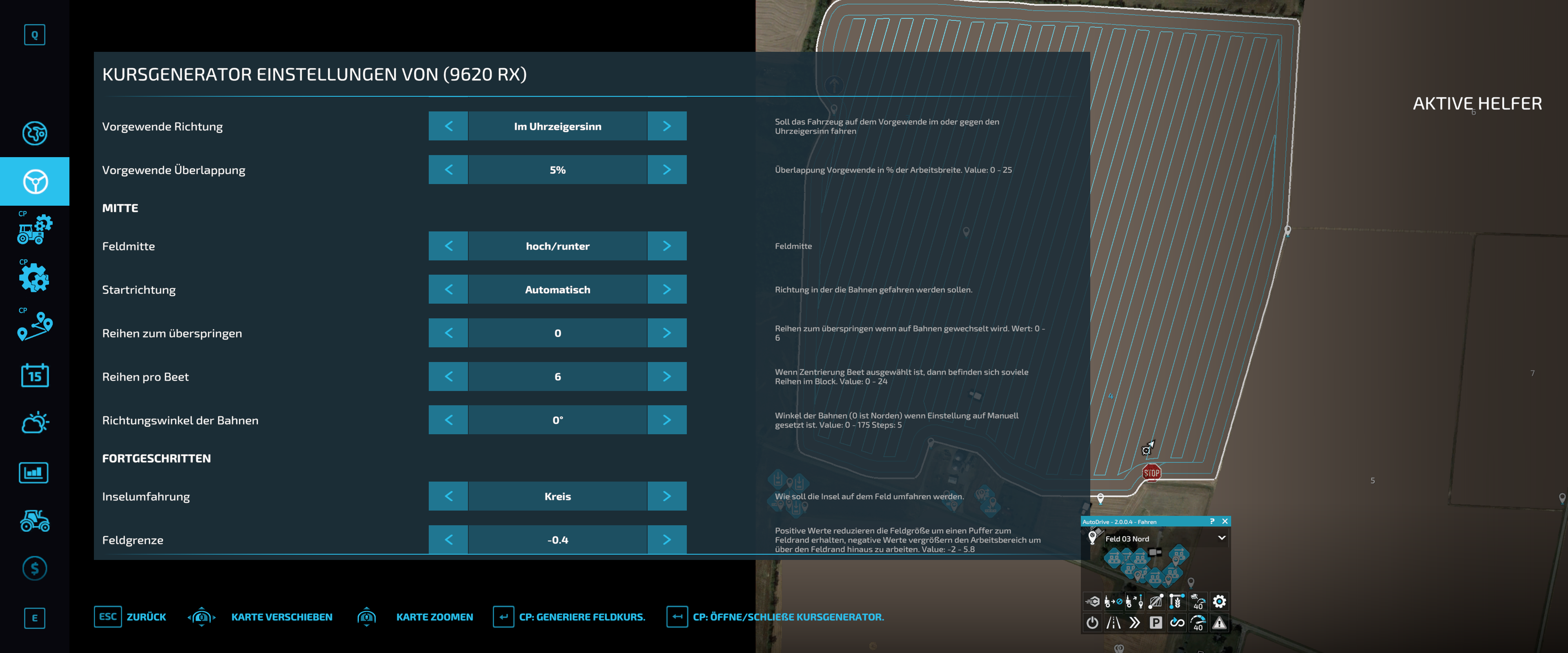Switch to the calendar page in the sidebar
Image resolution: width=1568 pixels, height=653 pixels.
pos(34,375)
